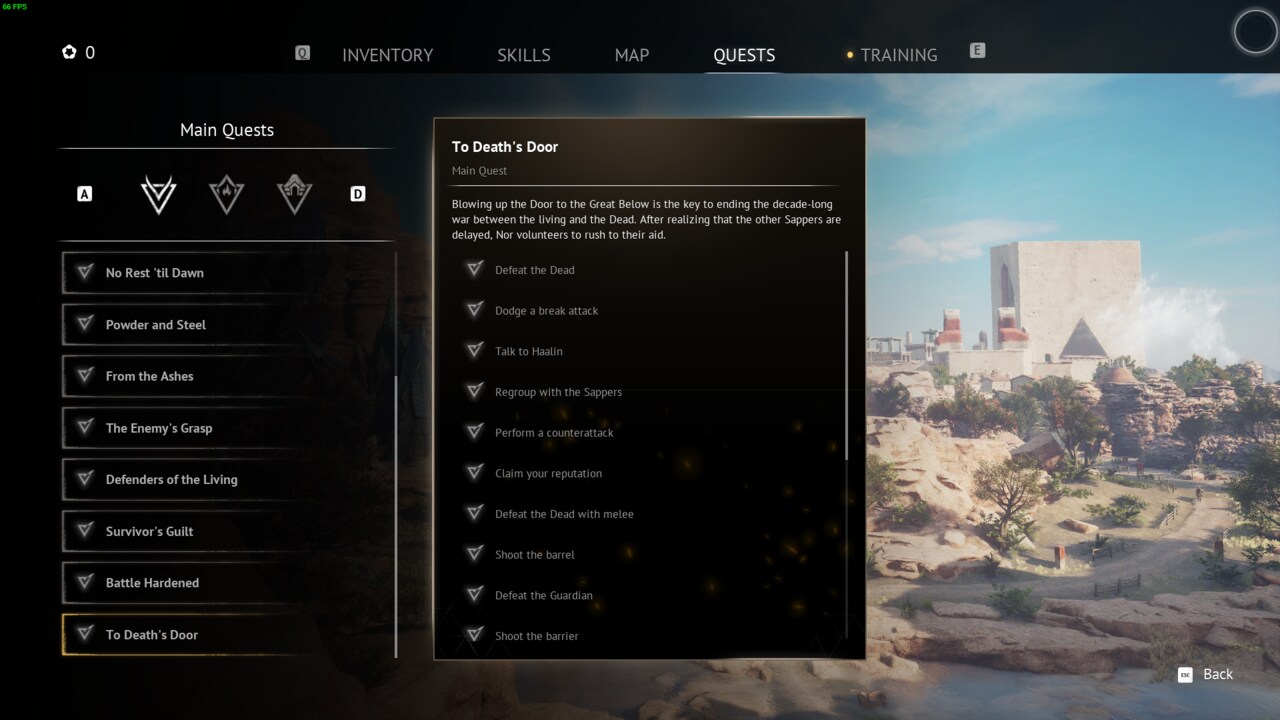The height and width of the screenshot is (720, 1280).
Task: Select the To Death's Door quest
Action: point(185,635)
